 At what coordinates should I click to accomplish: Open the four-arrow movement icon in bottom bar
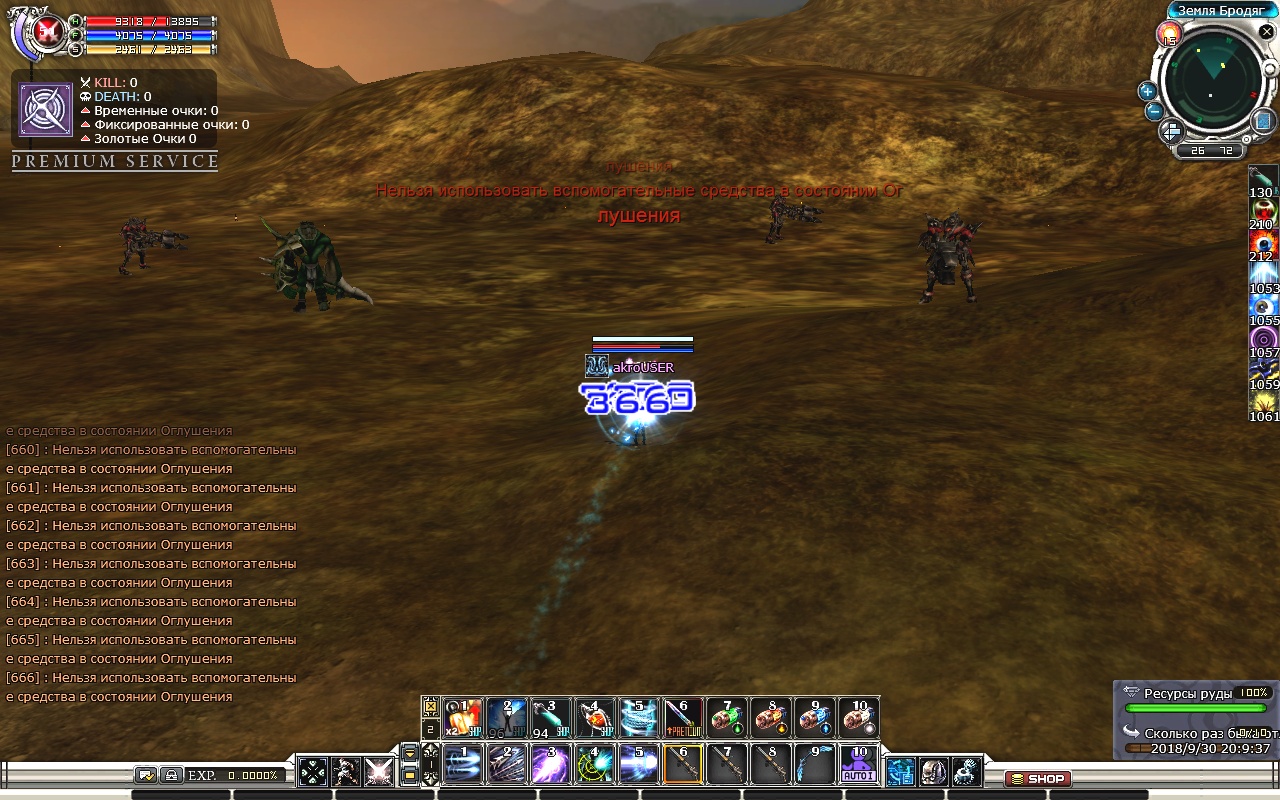click(x=313, y=771)
